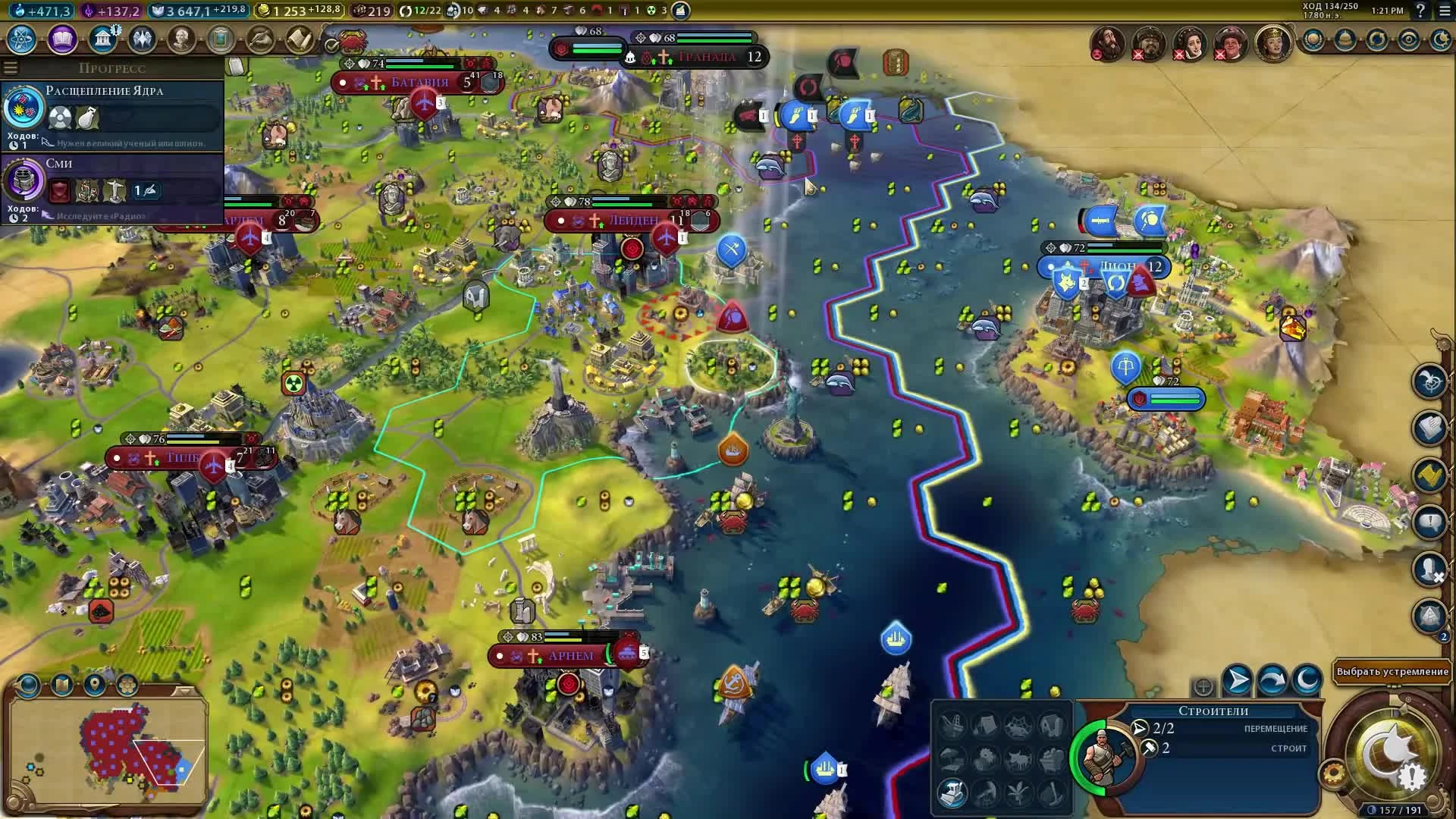
Task: Select the bulldozer remove-feature builder action
Action: click(x=953, y=795)
